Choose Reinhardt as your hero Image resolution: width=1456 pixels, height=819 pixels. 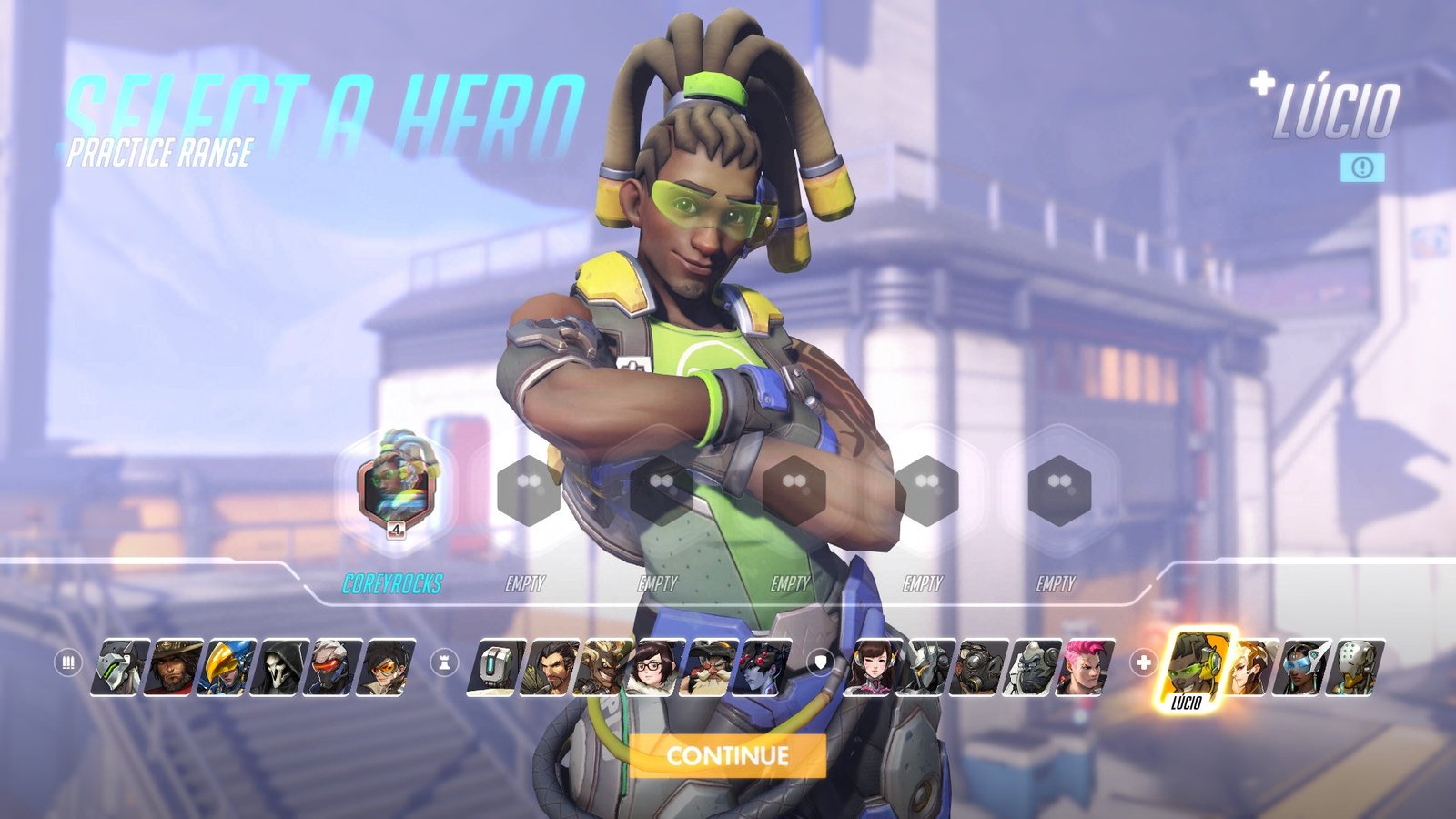[927, 667]
